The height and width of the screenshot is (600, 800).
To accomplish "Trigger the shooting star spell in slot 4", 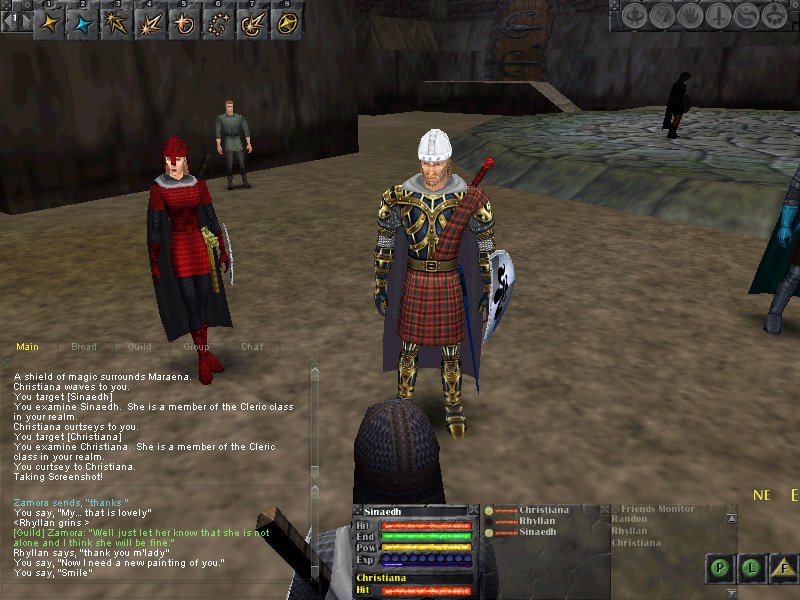I will [x=151, y=24].
